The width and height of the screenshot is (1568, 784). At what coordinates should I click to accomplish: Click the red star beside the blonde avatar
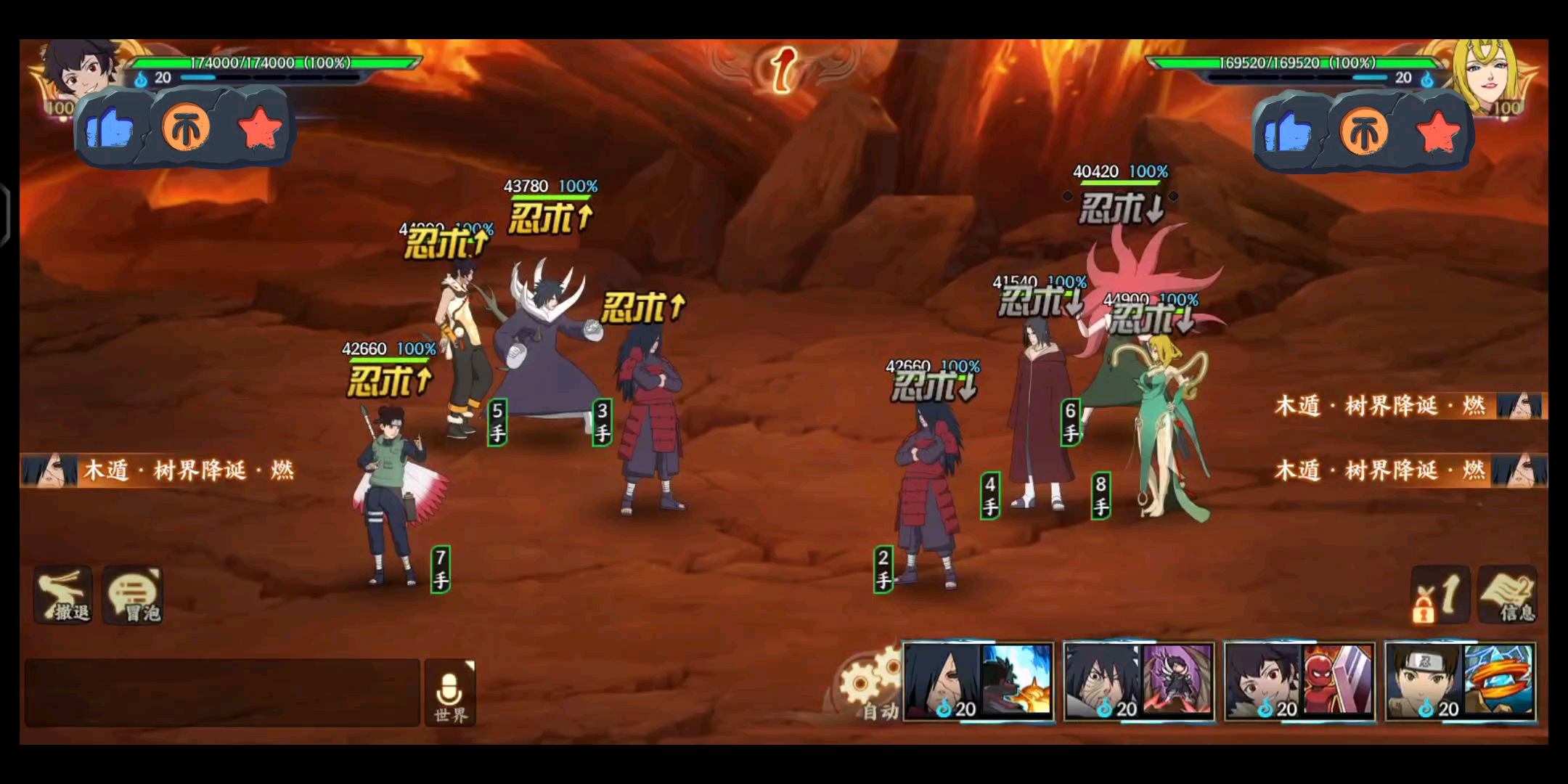point(1438,133)
